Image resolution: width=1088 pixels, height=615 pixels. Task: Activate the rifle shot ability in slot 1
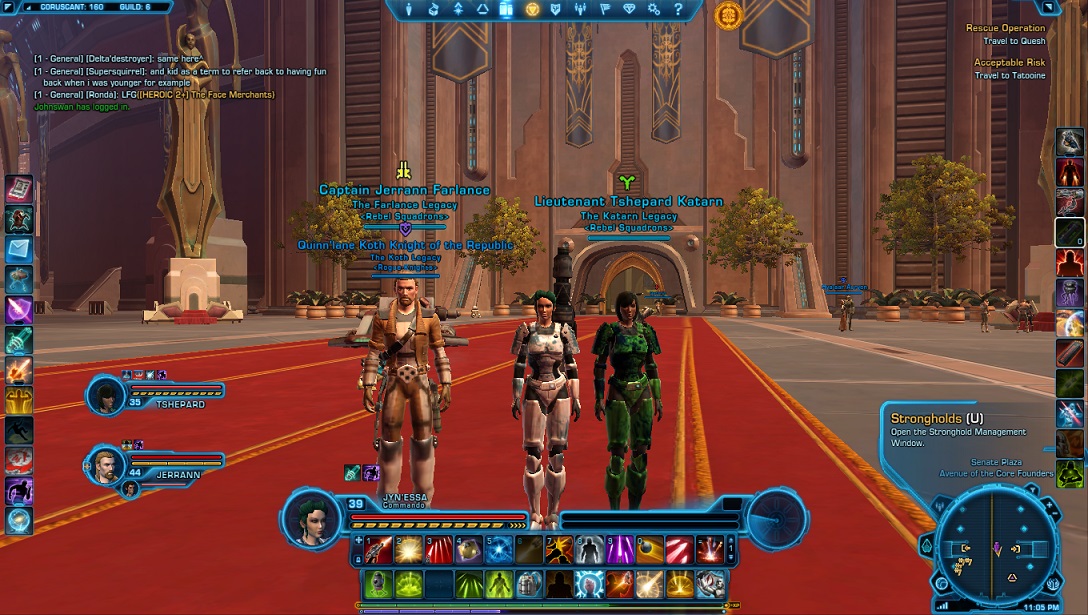378,549
